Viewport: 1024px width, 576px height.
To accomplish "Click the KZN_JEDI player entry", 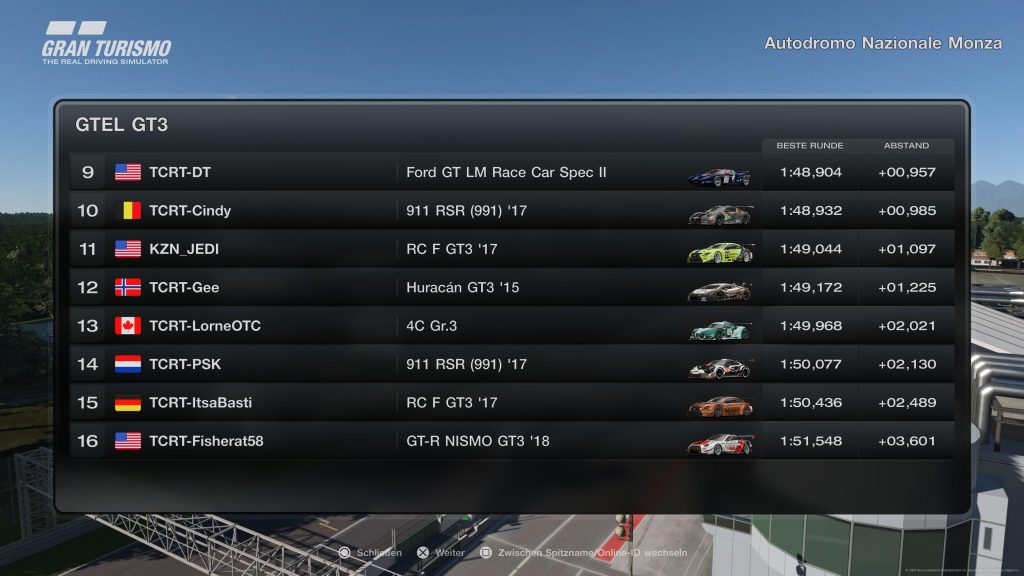I will click(510, 249).
